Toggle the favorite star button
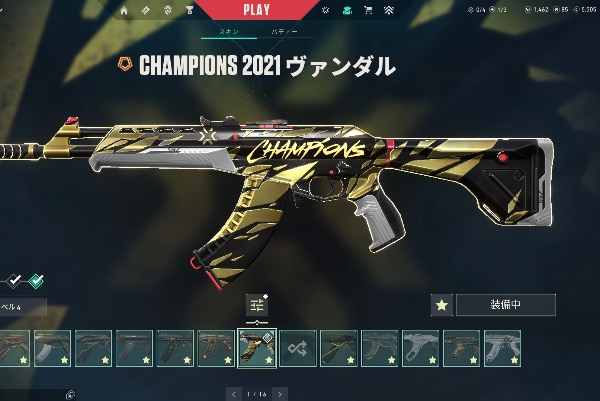600x401 pixels. pos(441,305)
